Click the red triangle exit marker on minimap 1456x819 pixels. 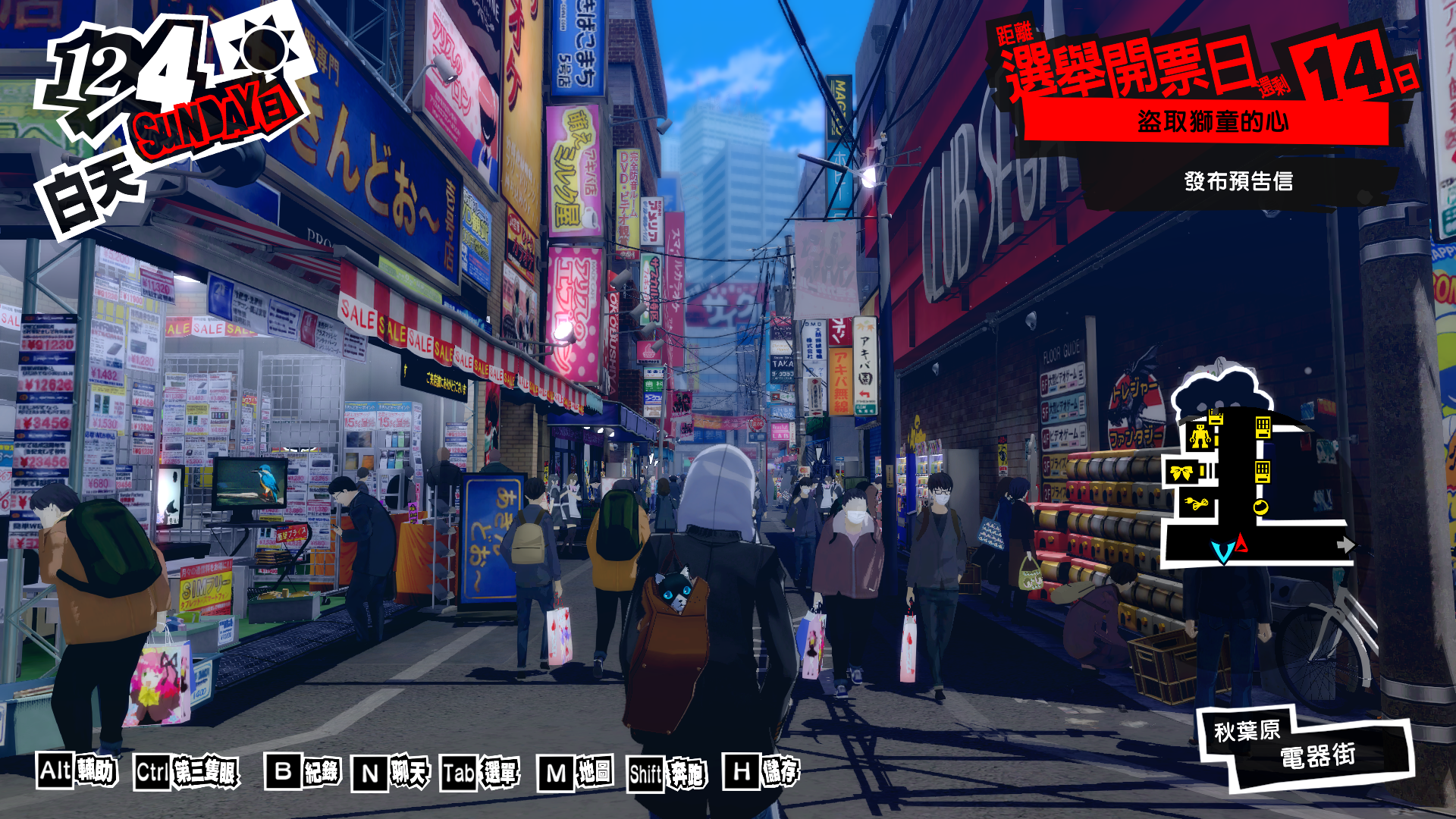point(1241,543)
